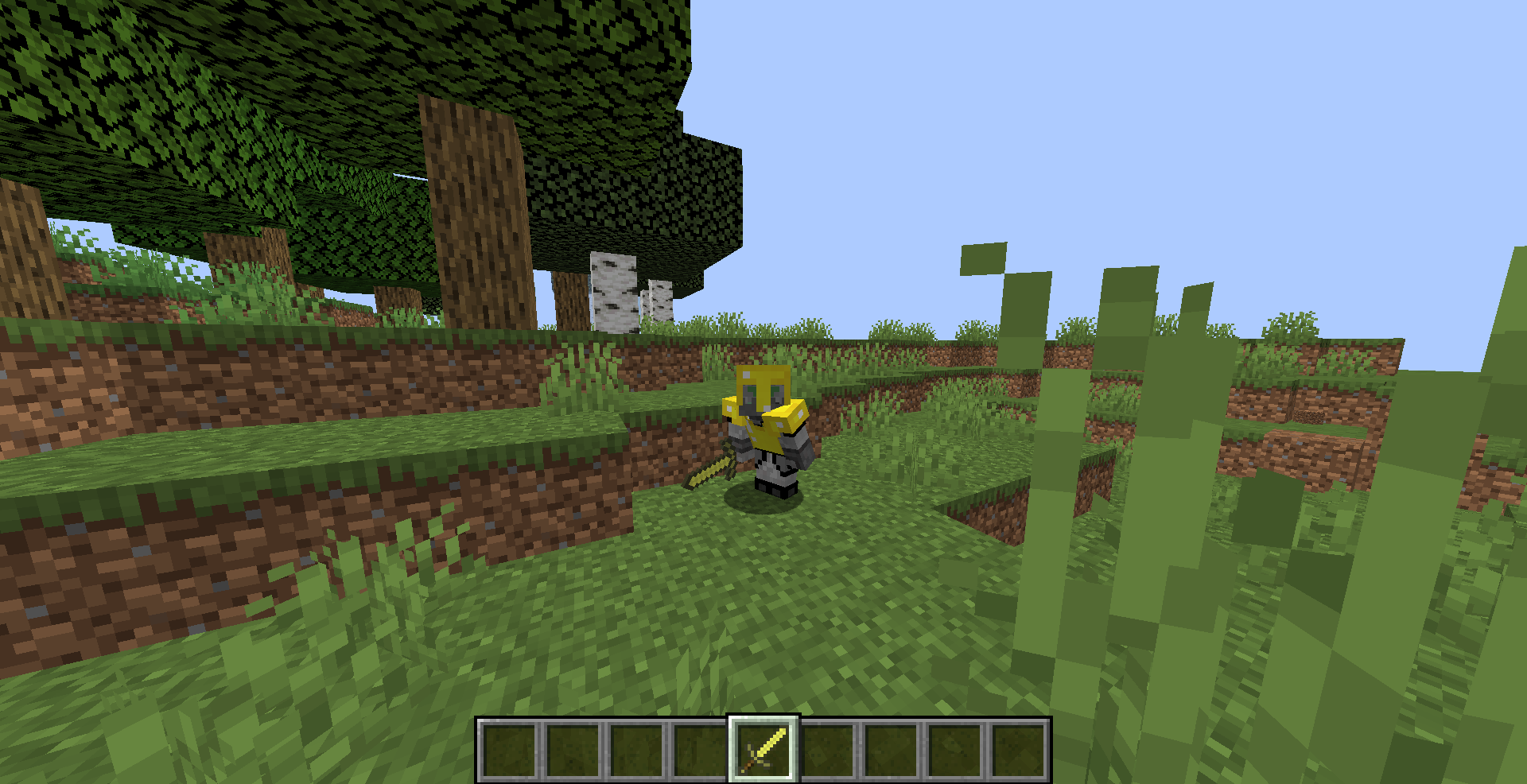The width and height of the screenshot is (1527, 784).
Task: Click the mob's golden helmet
Action: (x=762, y=383)
